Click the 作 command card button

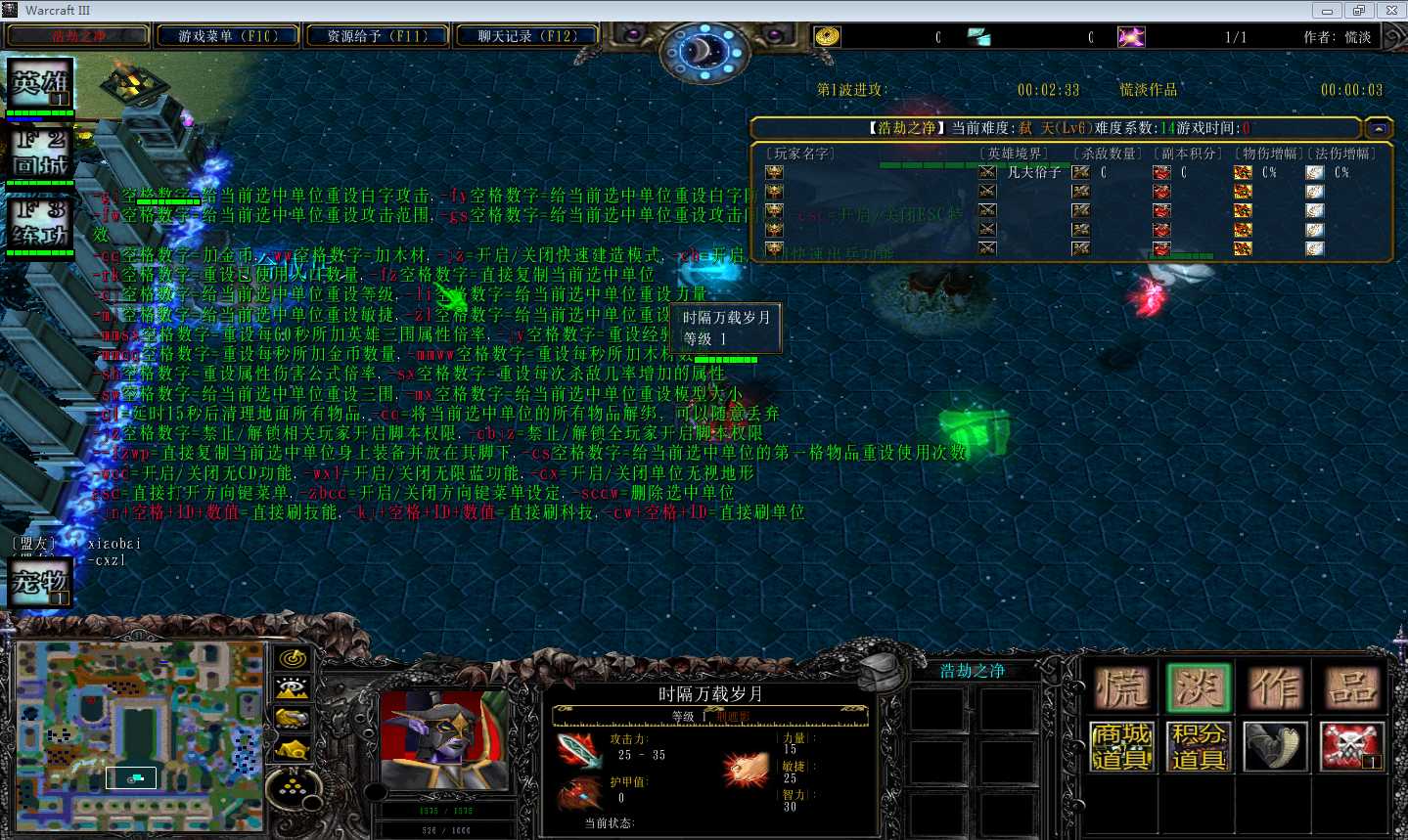click(1275, 688)
